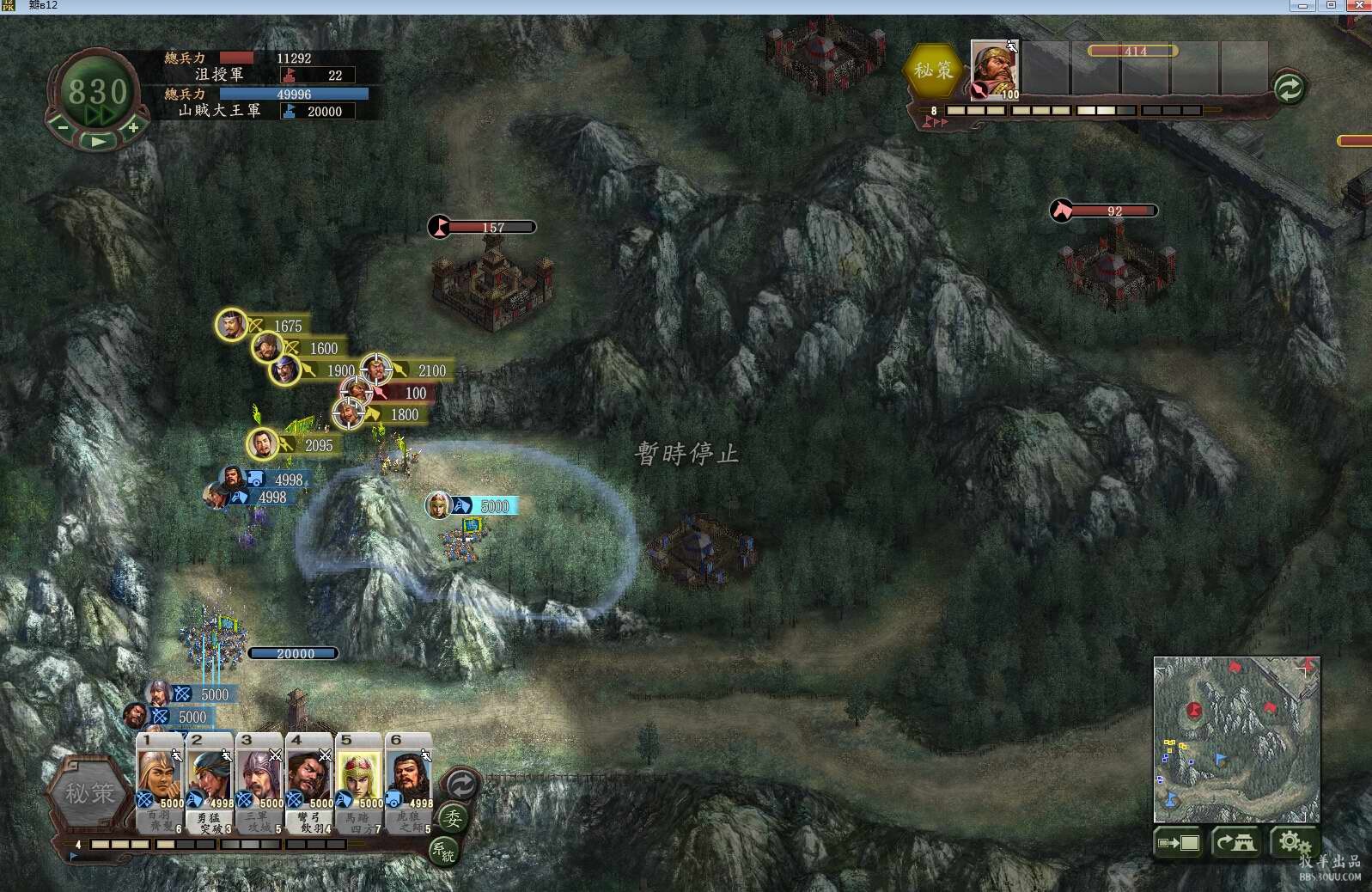Select the enemy commander portrait

[x=994, y=70]
